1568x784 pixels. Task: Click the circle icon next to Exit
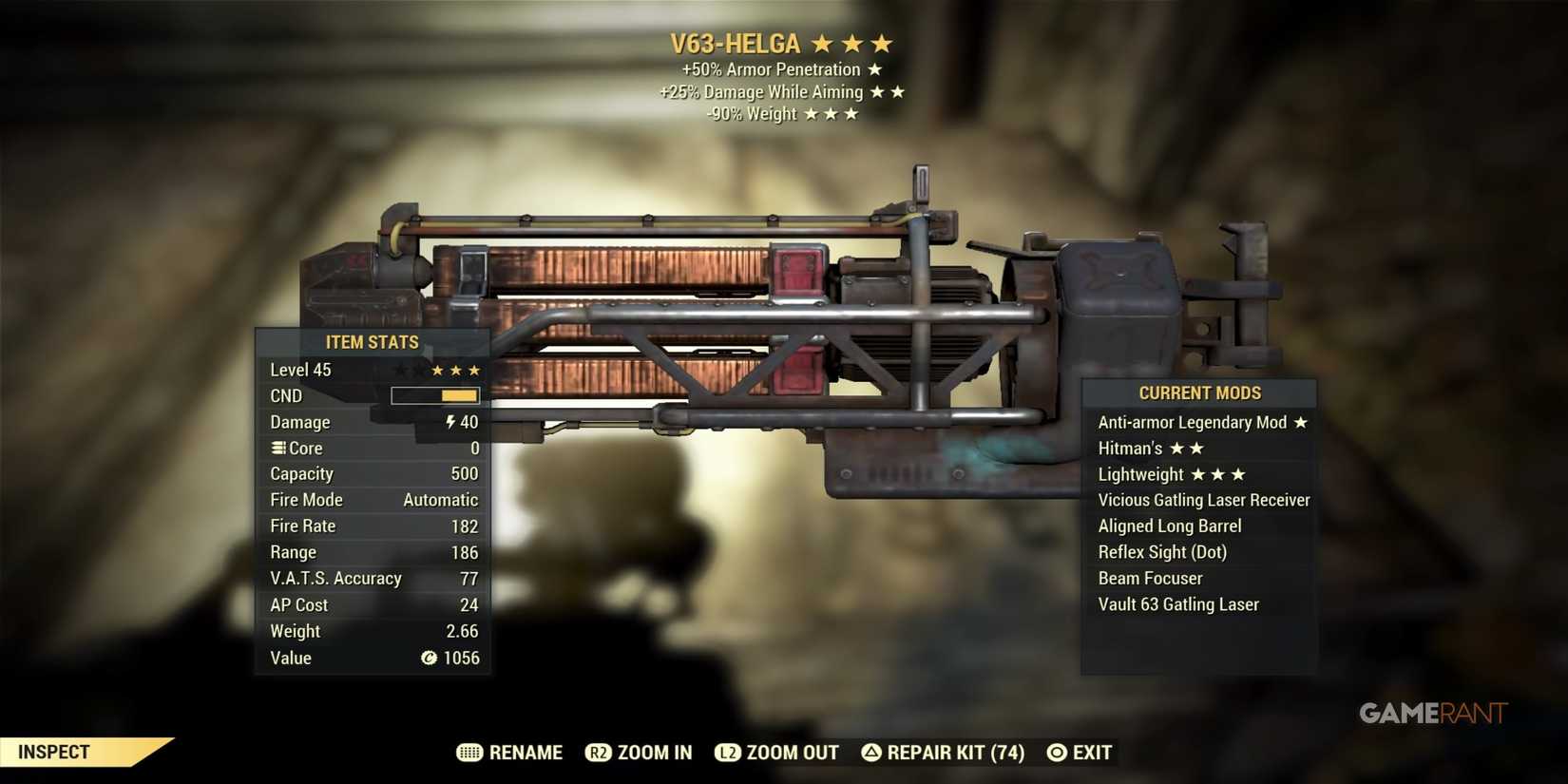point(1055,752)
